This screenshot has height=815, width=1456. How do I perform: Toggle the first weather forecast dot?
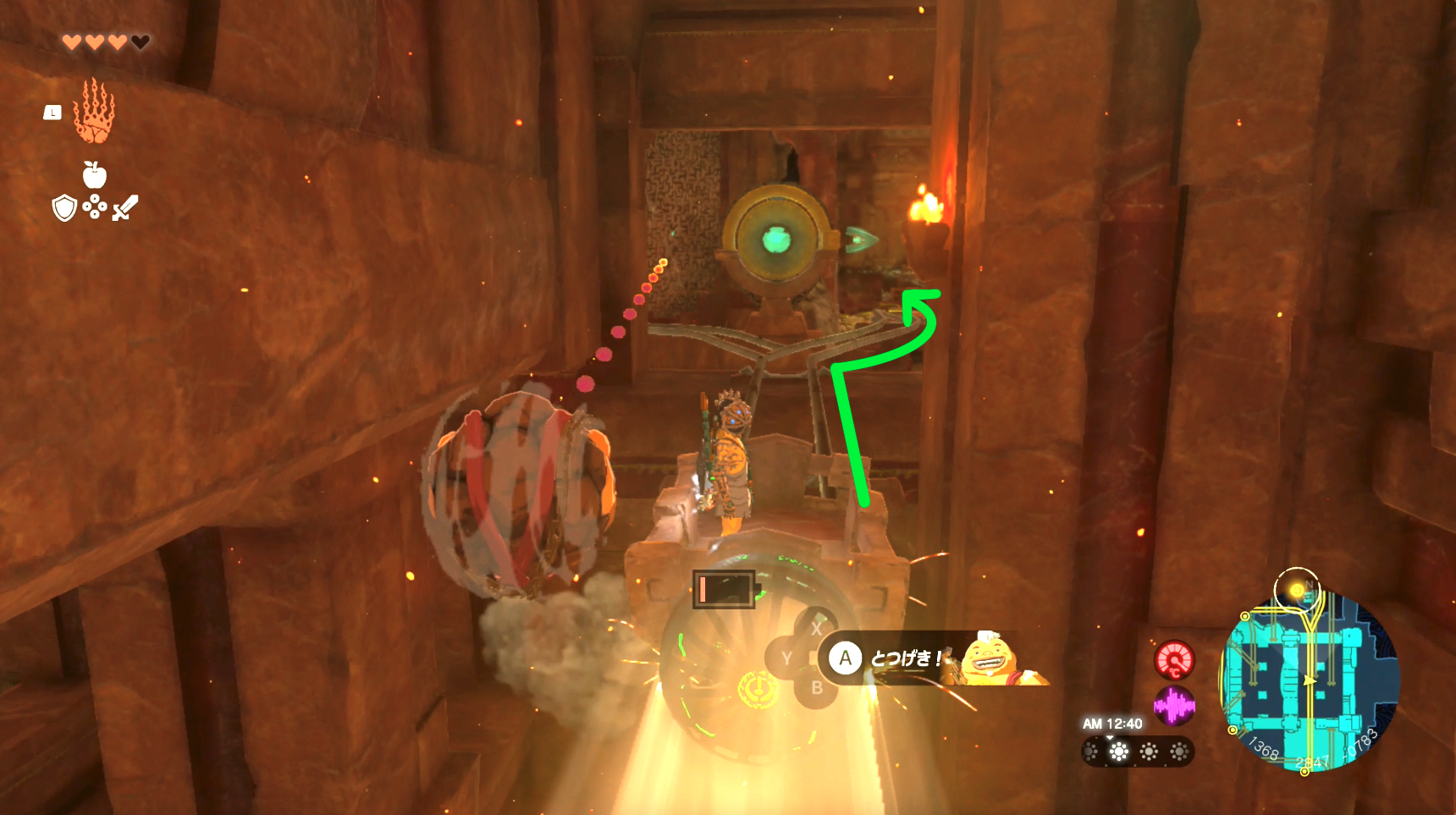(1090, 752)
